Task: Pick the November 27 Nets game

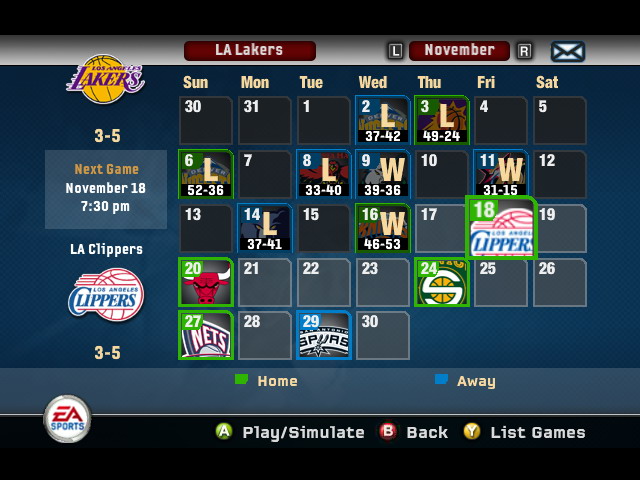Action: point(206,335)
